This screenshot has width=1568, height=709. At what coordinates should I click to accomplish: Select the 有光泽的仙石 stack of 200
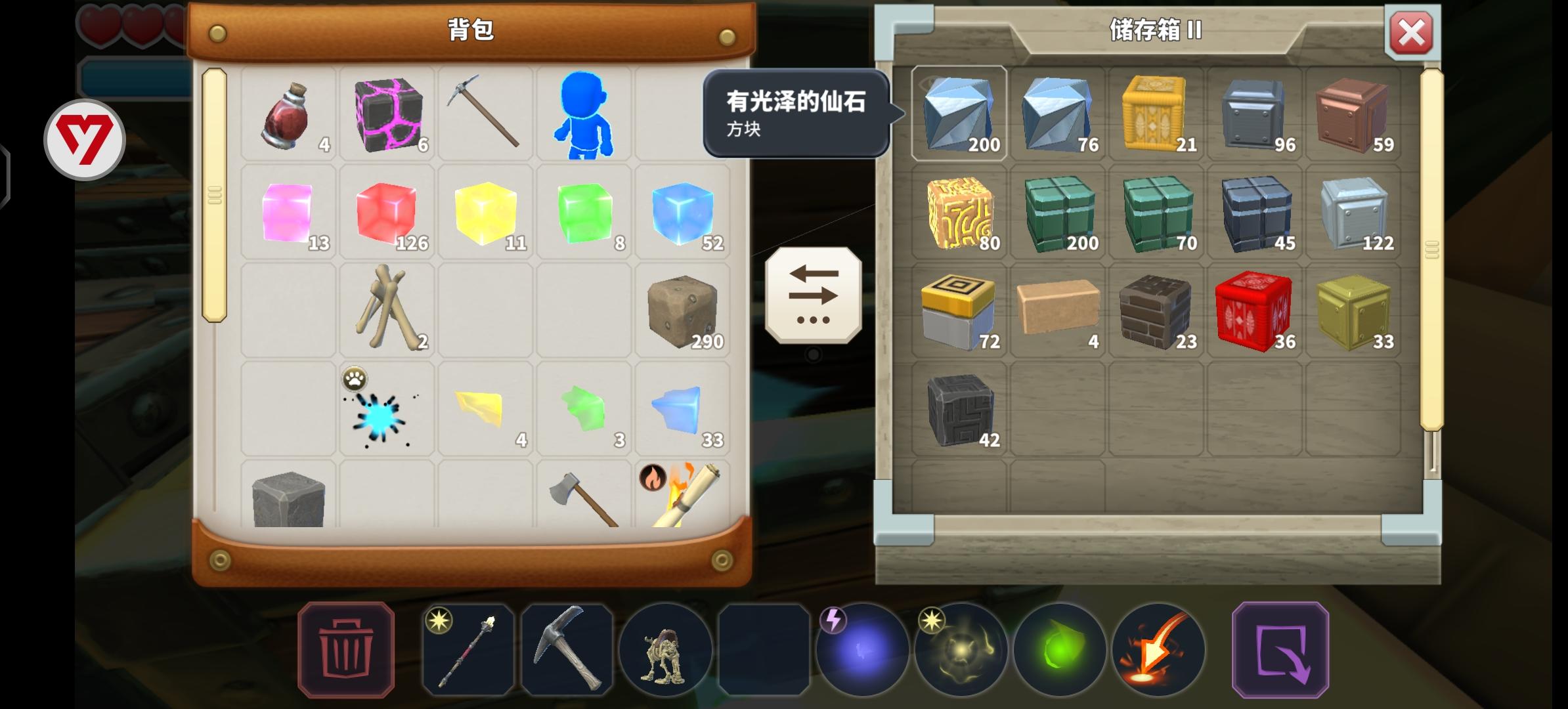tap(960, 114)
